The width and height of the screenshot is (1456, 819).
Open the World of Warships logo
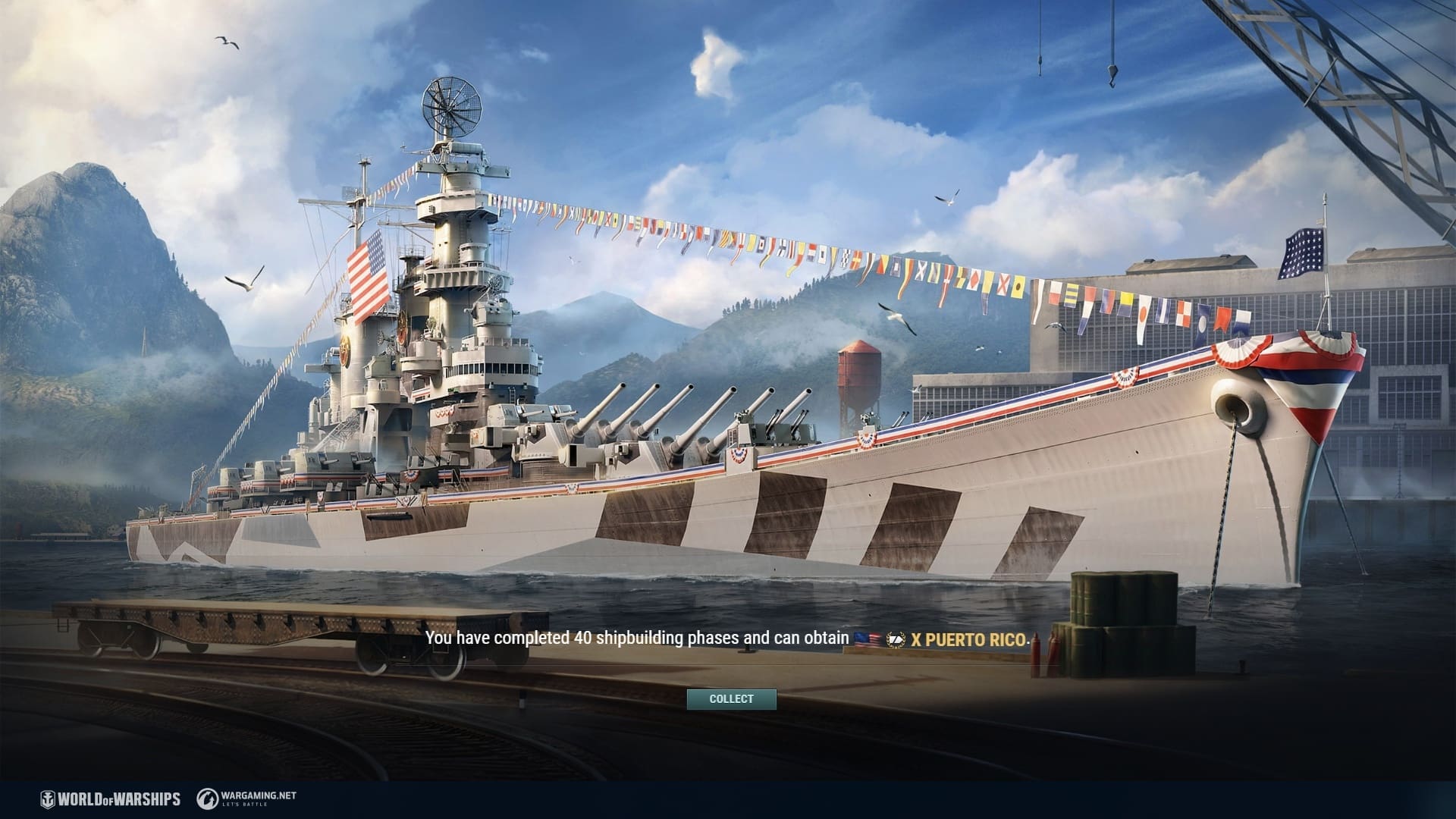click(x=111, y=799)
